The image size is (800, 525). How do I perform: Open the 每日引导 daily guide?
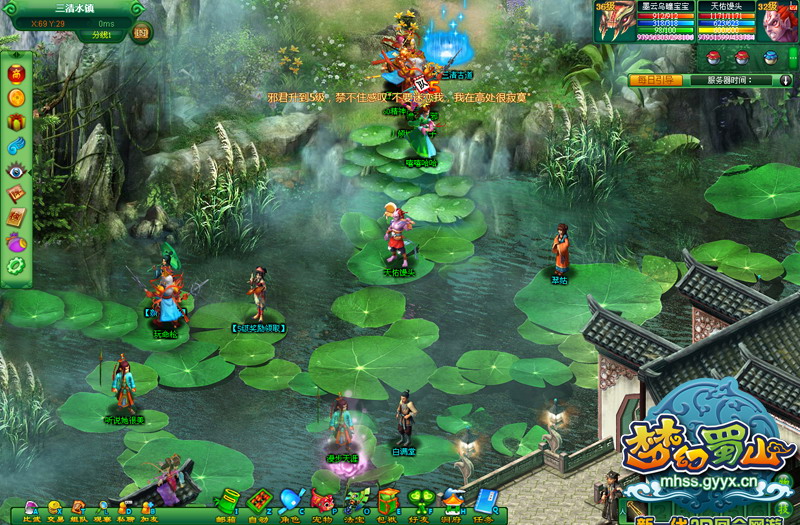pos(655,79)
